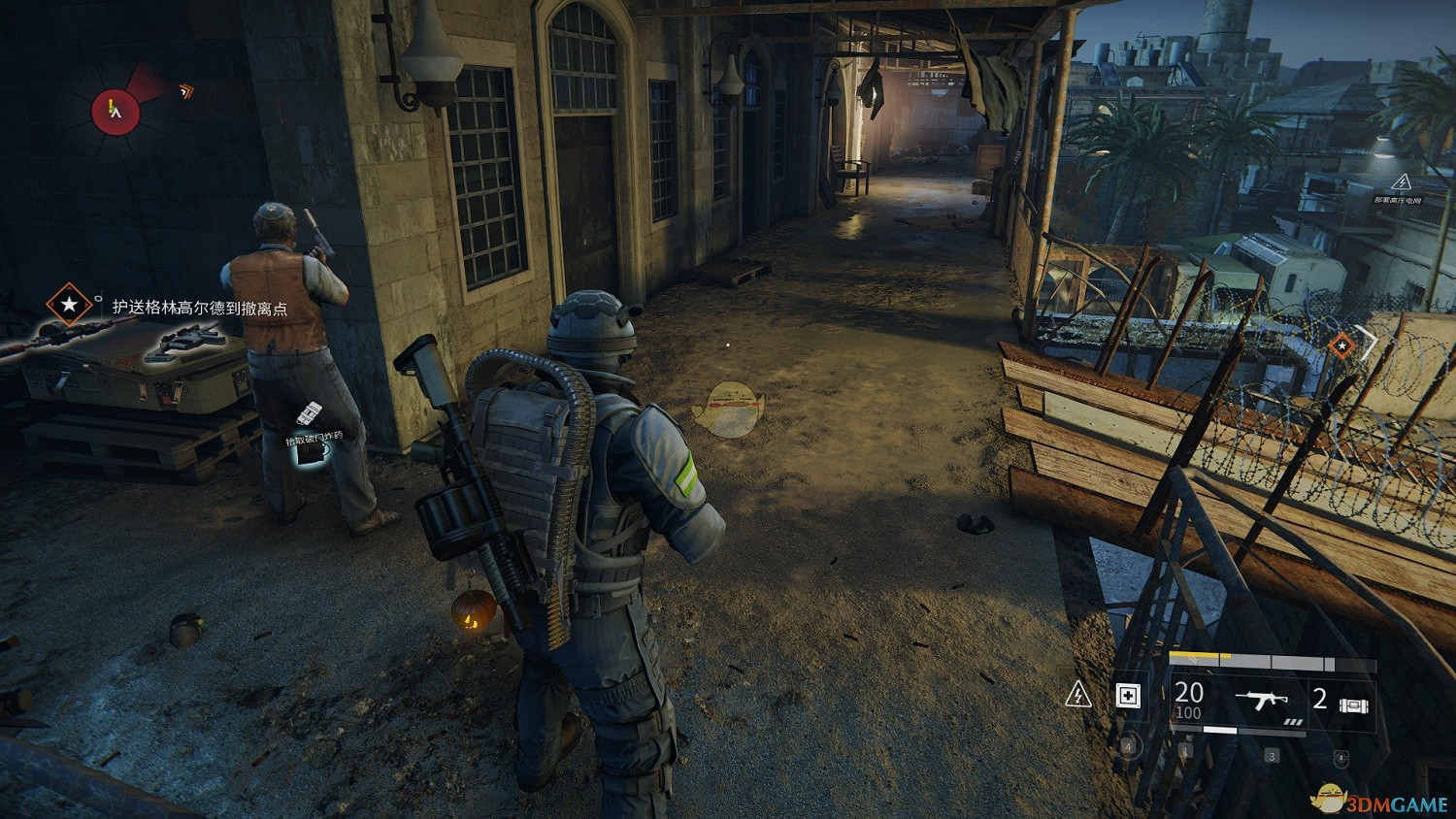
Task: Click the orange chevron marker beside the radar
Action: click(x=186, y=91)
